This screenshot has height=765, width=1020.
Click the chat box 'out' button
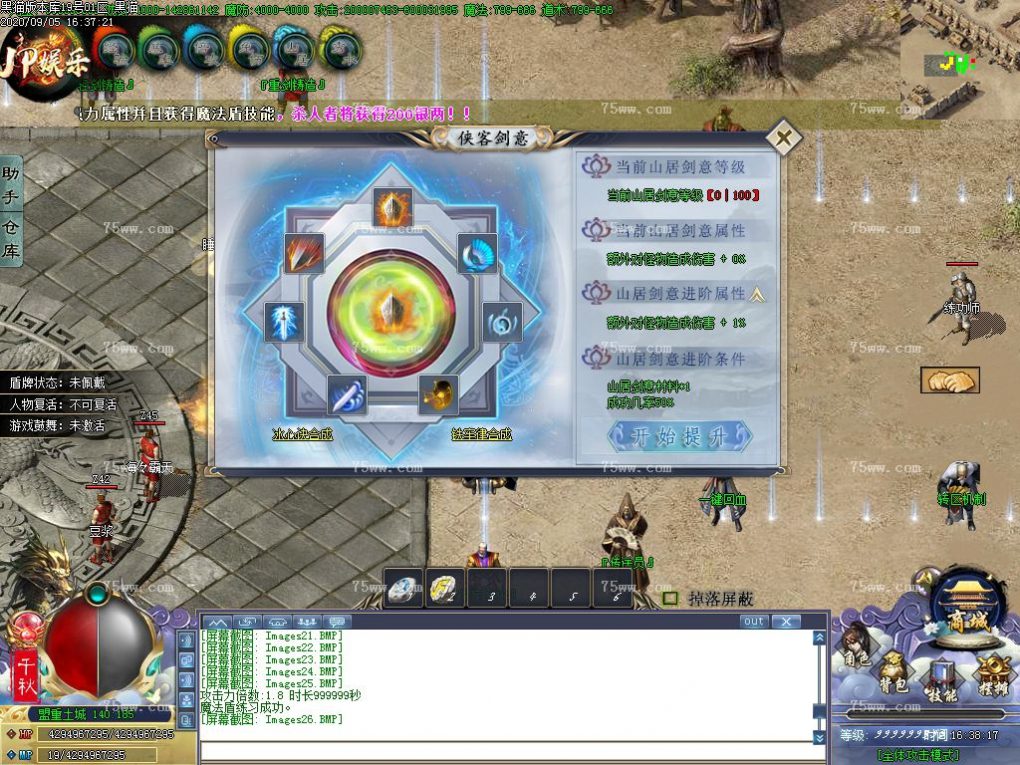754,621
